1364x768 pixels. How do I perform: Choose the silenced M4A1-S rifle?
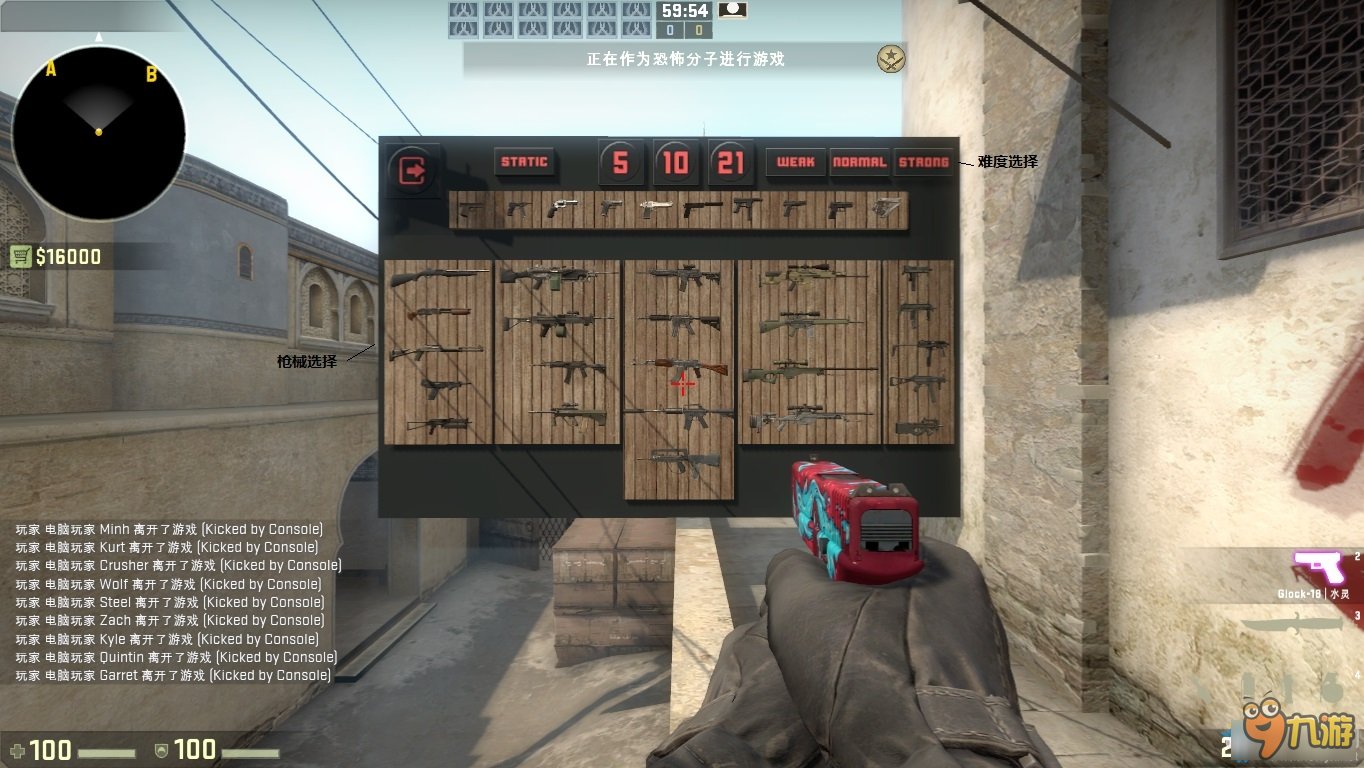[682, 414]
